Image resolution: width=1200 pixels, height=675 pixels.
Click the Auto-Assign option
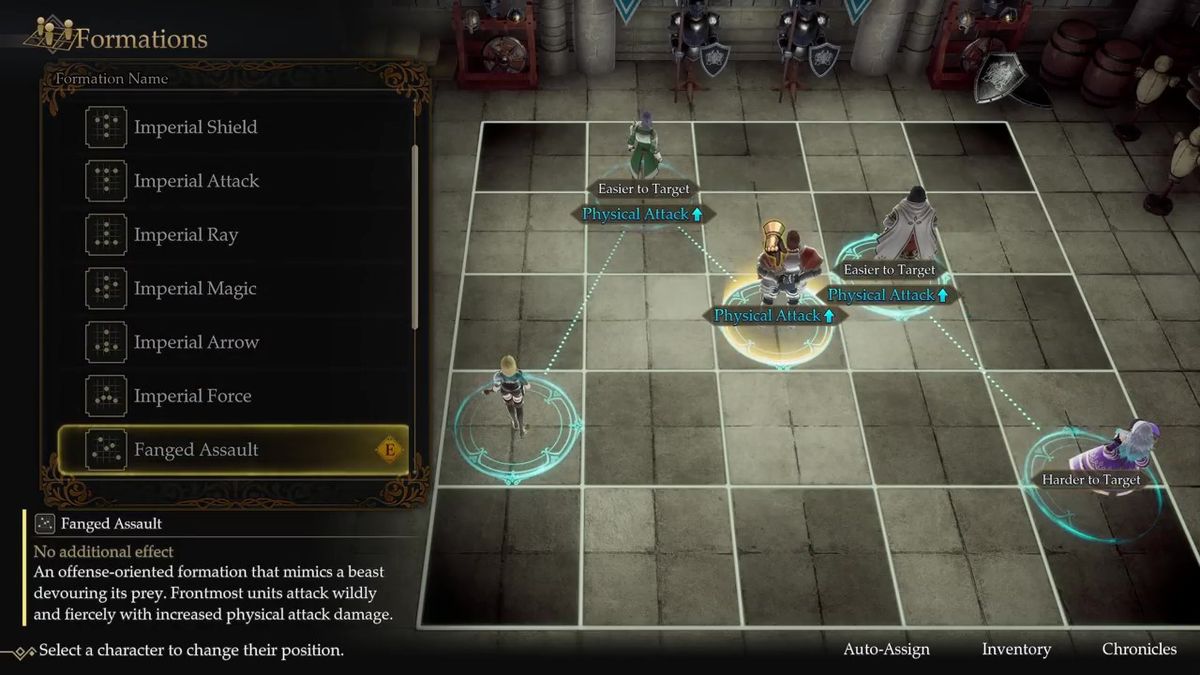point(886,649)
